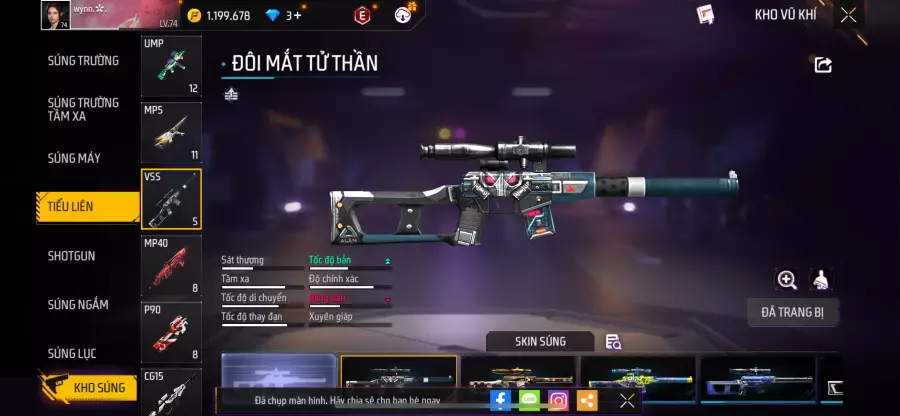
Task: Open the Súng Trường category
Action: tap(83, 60)
